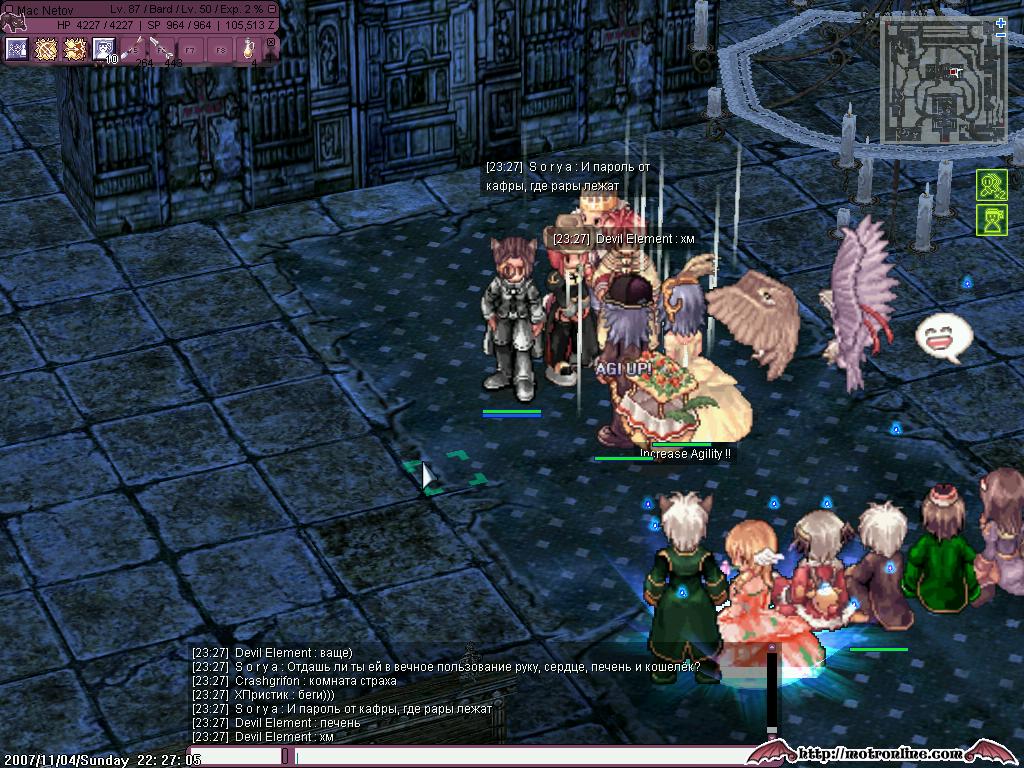Use the potion bottle in the hotbar

coord(249,49)
